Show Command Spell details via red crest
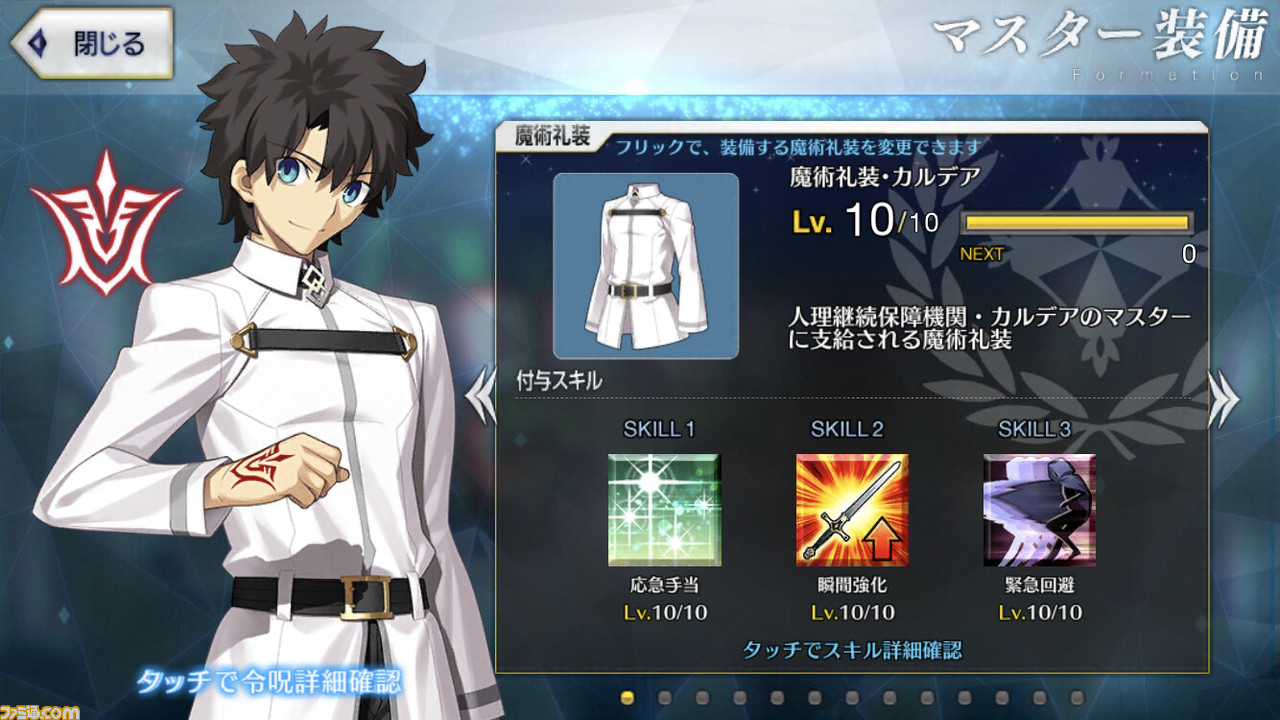Image resolution: width=1280 pixels, height=720 pixels. pos(92,222)
